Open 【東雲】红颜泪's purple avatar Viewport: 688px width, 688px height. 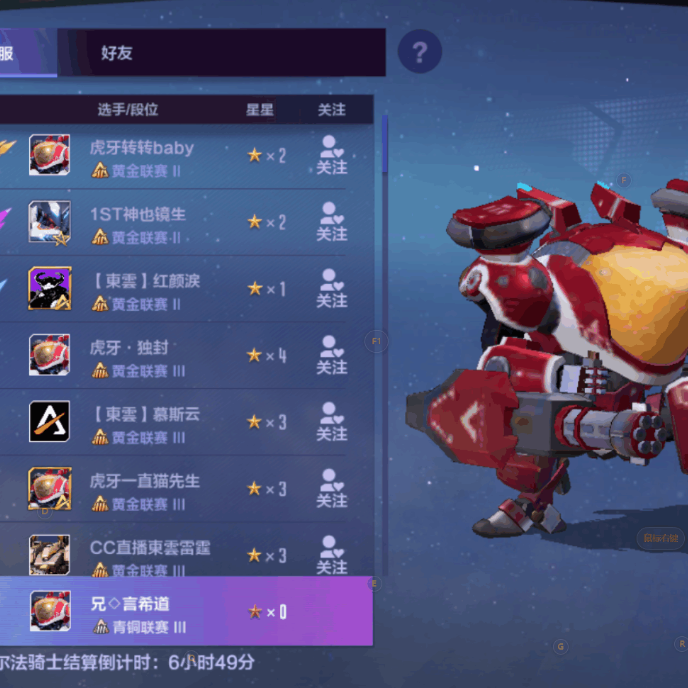click(49, 289)
